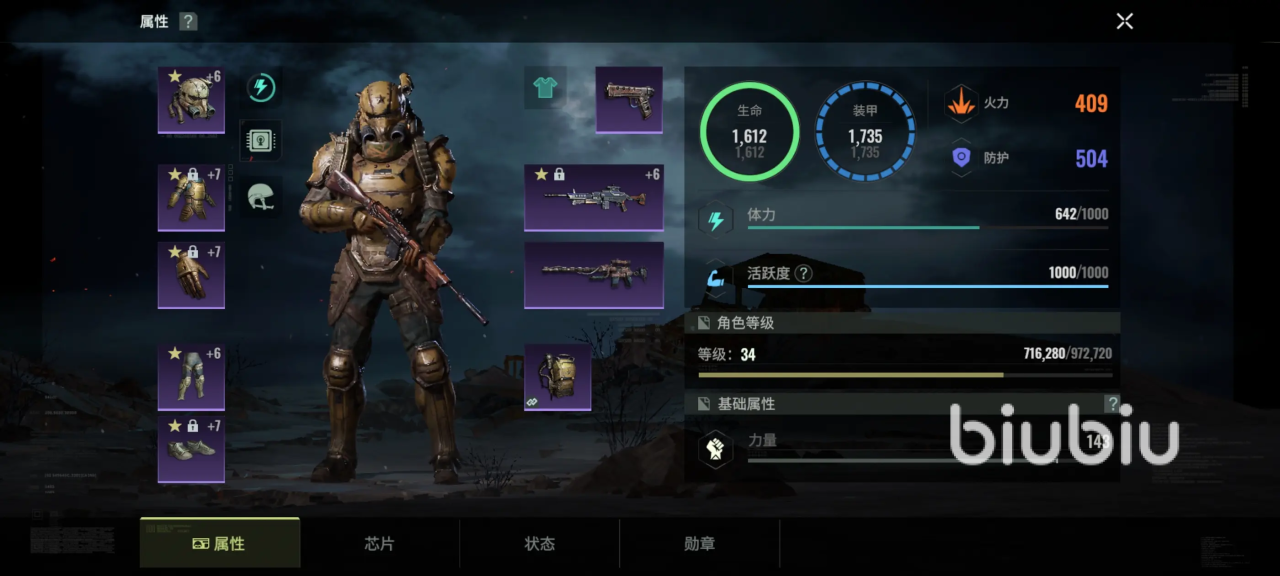Select the starred +6 rifle slot
The height and width of the screenshot is (576, 1280).
coord(594,197)
